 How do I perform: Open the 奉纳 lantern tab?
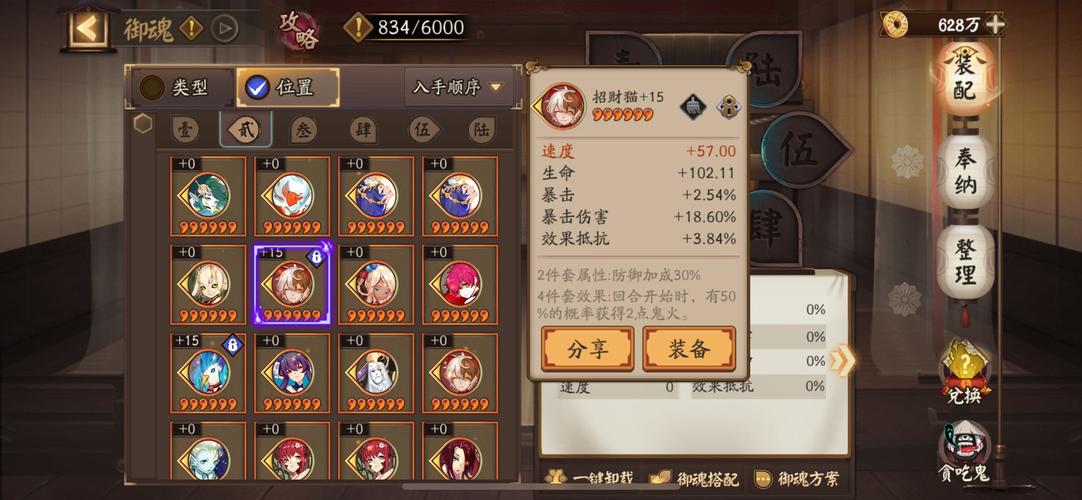click(x=966, y=172)
